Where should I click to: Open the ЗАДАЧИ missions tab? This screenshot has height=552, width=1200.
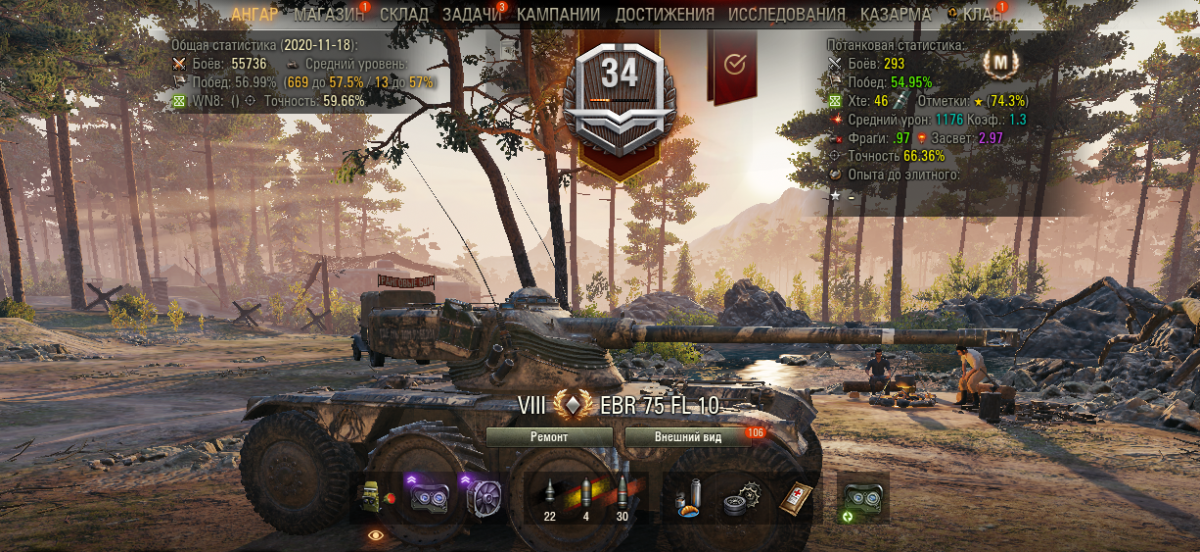click(x=471, y=15)
